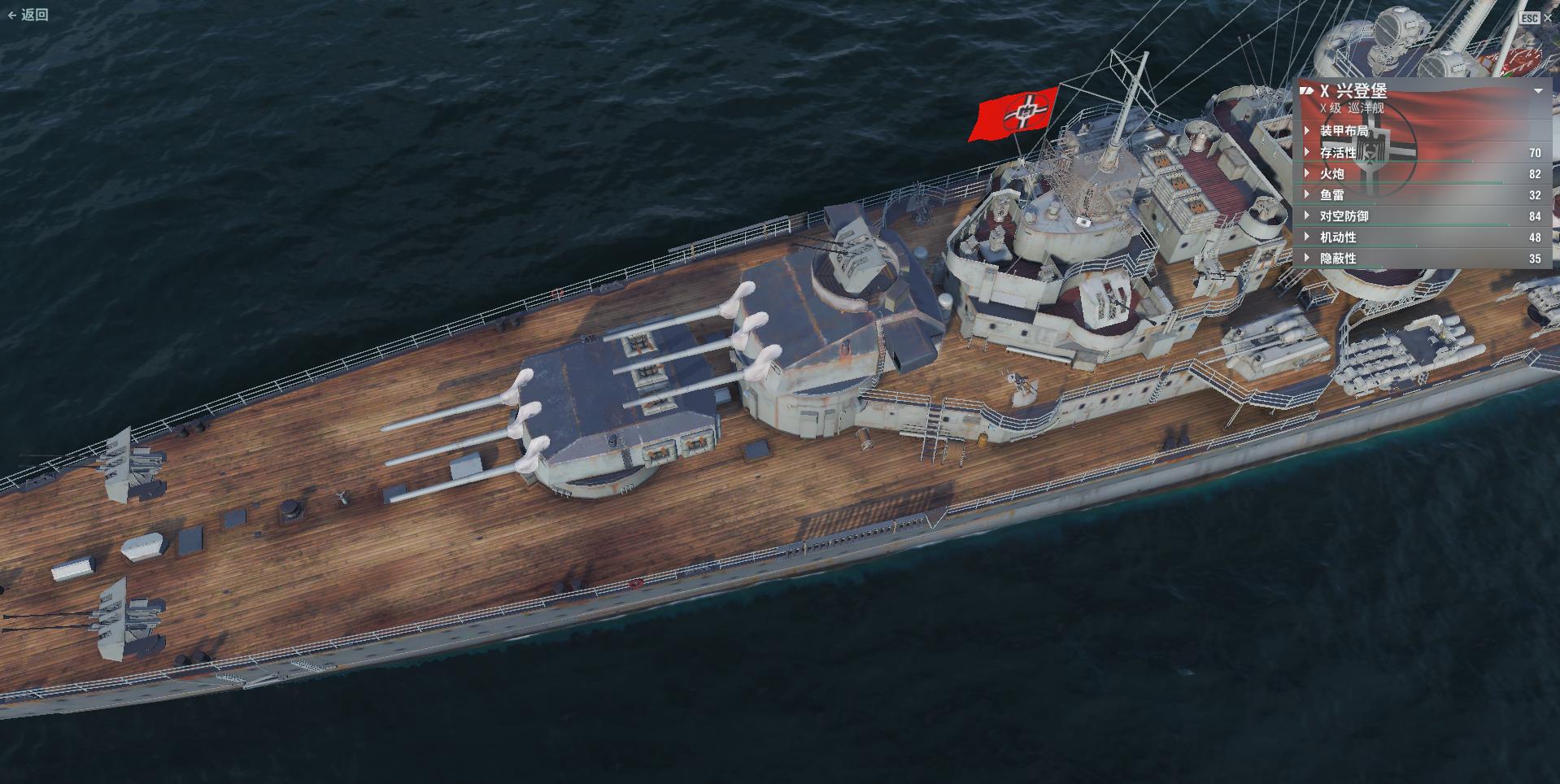Expand the 对空防御 anti-air defense row
This screenshot has height=784, width=1560.
pos(1344,216)
